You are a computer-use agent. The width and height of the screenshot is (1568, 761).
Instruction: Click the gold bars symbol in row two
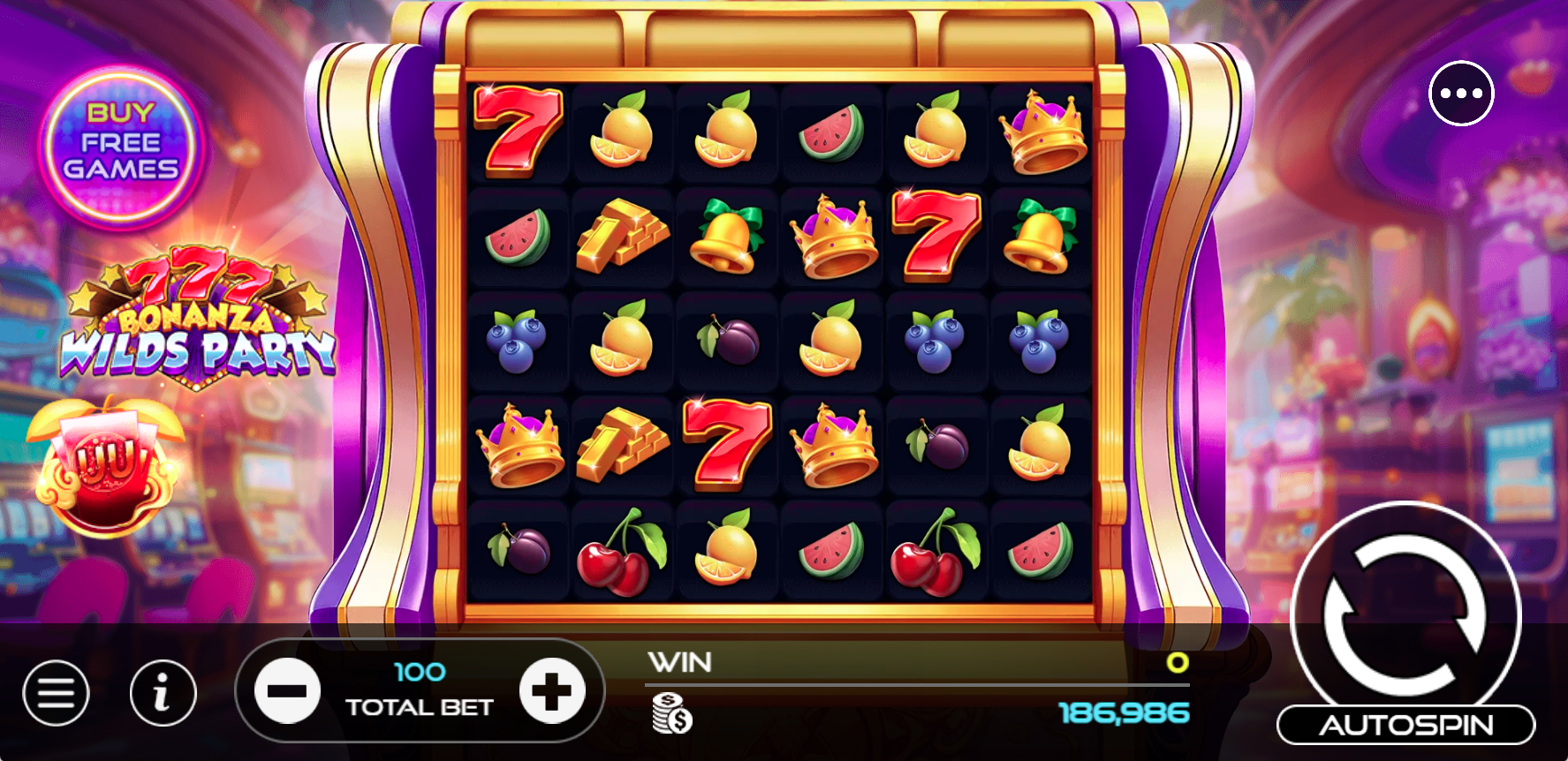point(624,237)
